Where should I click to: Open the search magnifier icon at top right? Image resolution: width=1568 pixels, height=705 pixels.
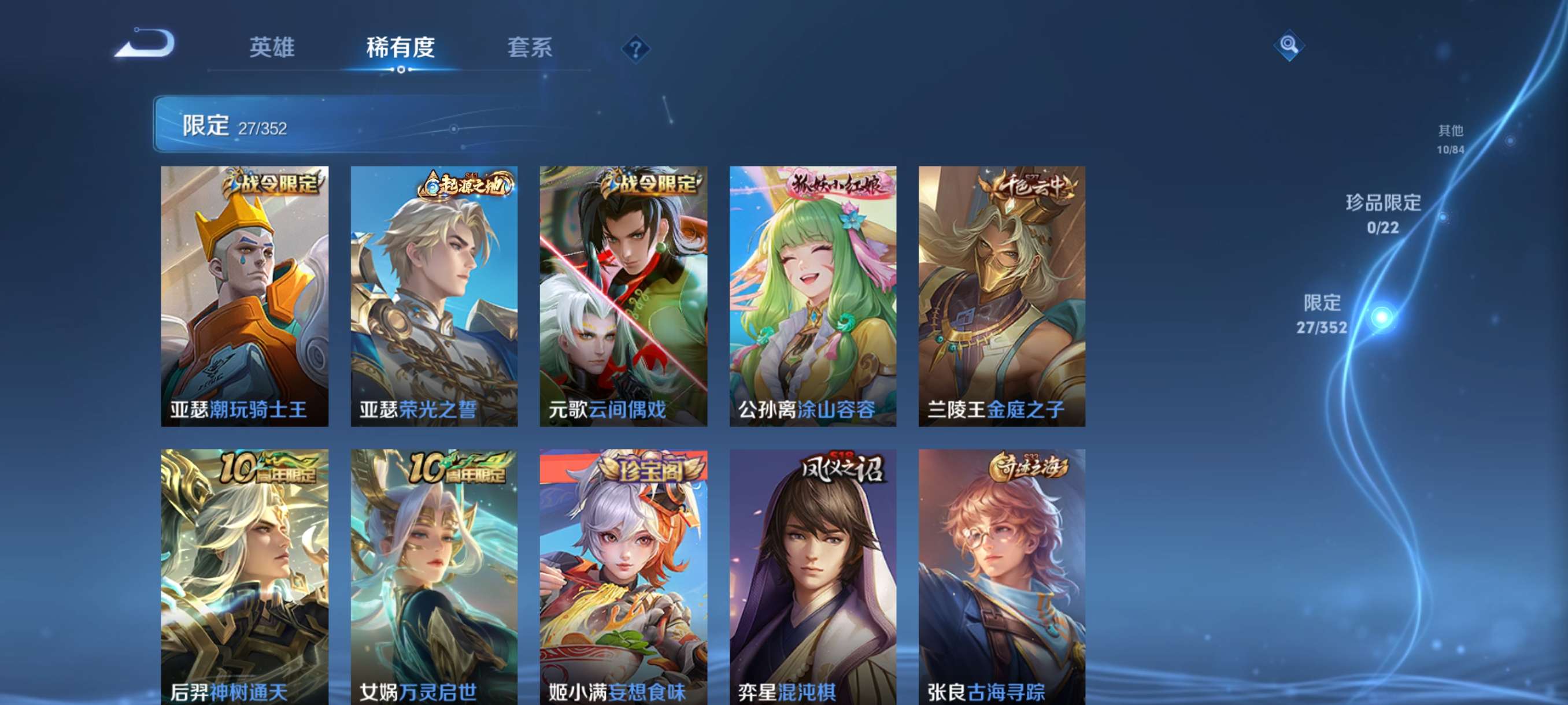pyautogui.click(x=1290, y=45)
